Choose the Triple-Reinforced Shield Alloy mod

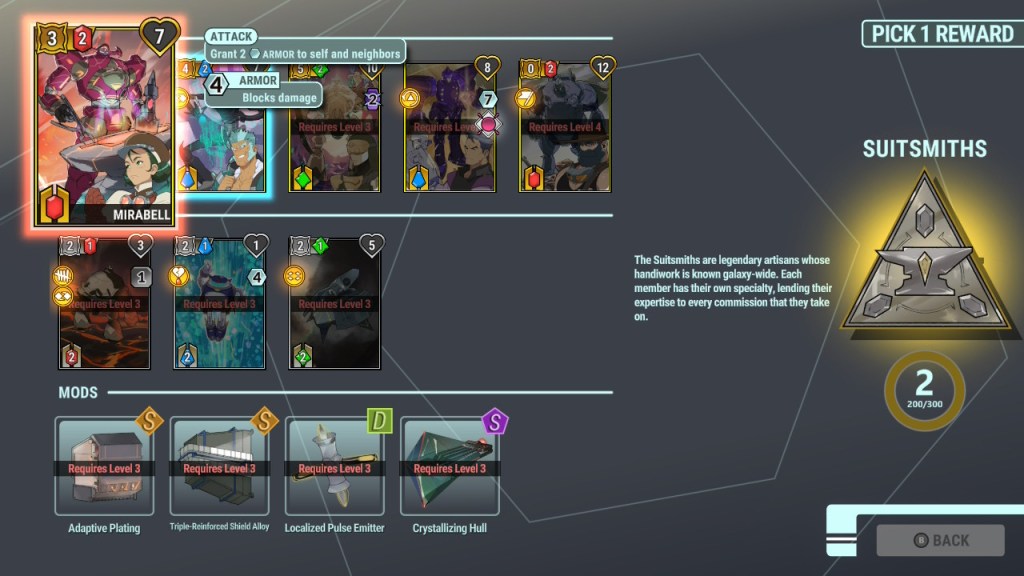pyautogui.click(x=219, y=466)
